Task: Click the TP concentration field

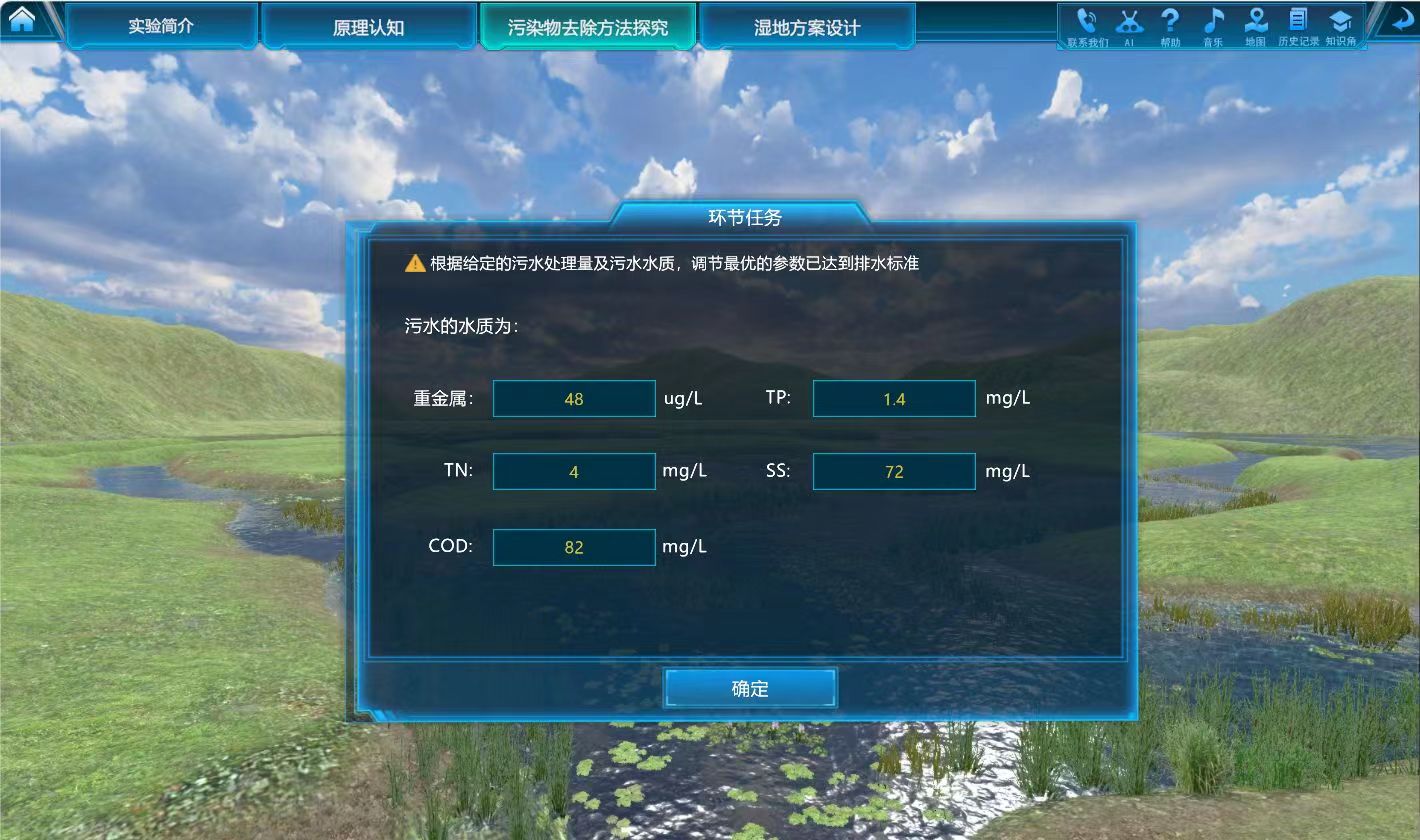Action: (x=894, y=399)
